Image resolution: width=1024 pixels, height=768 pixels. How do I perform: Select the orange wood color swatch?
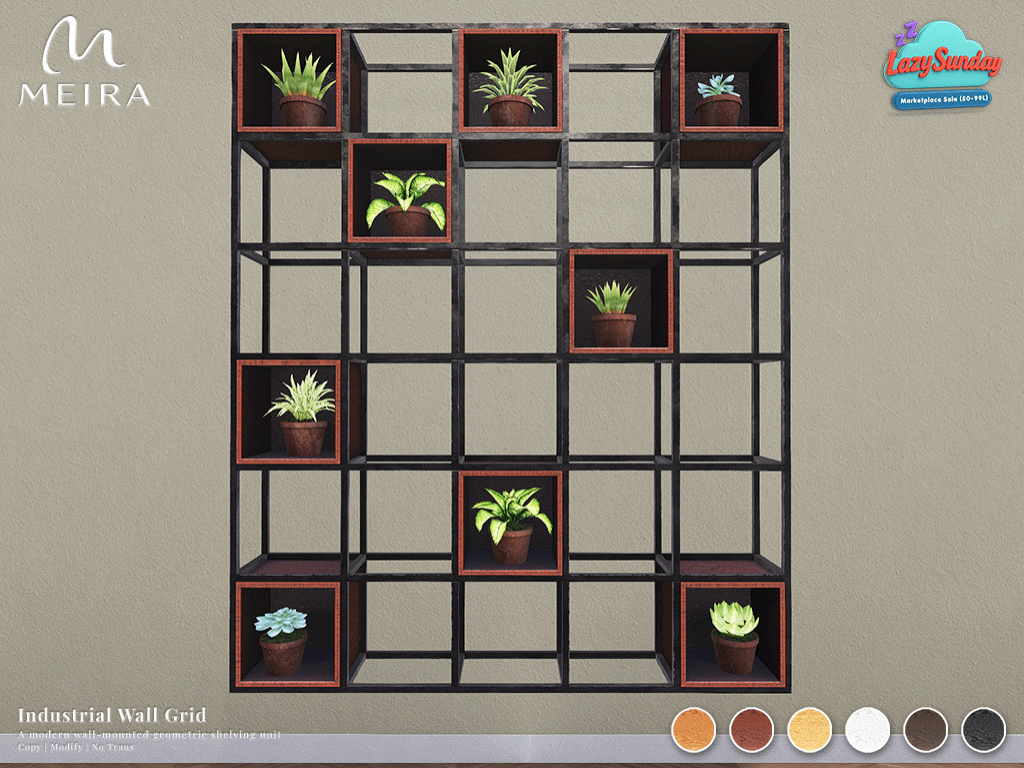(x=694, y=729)
